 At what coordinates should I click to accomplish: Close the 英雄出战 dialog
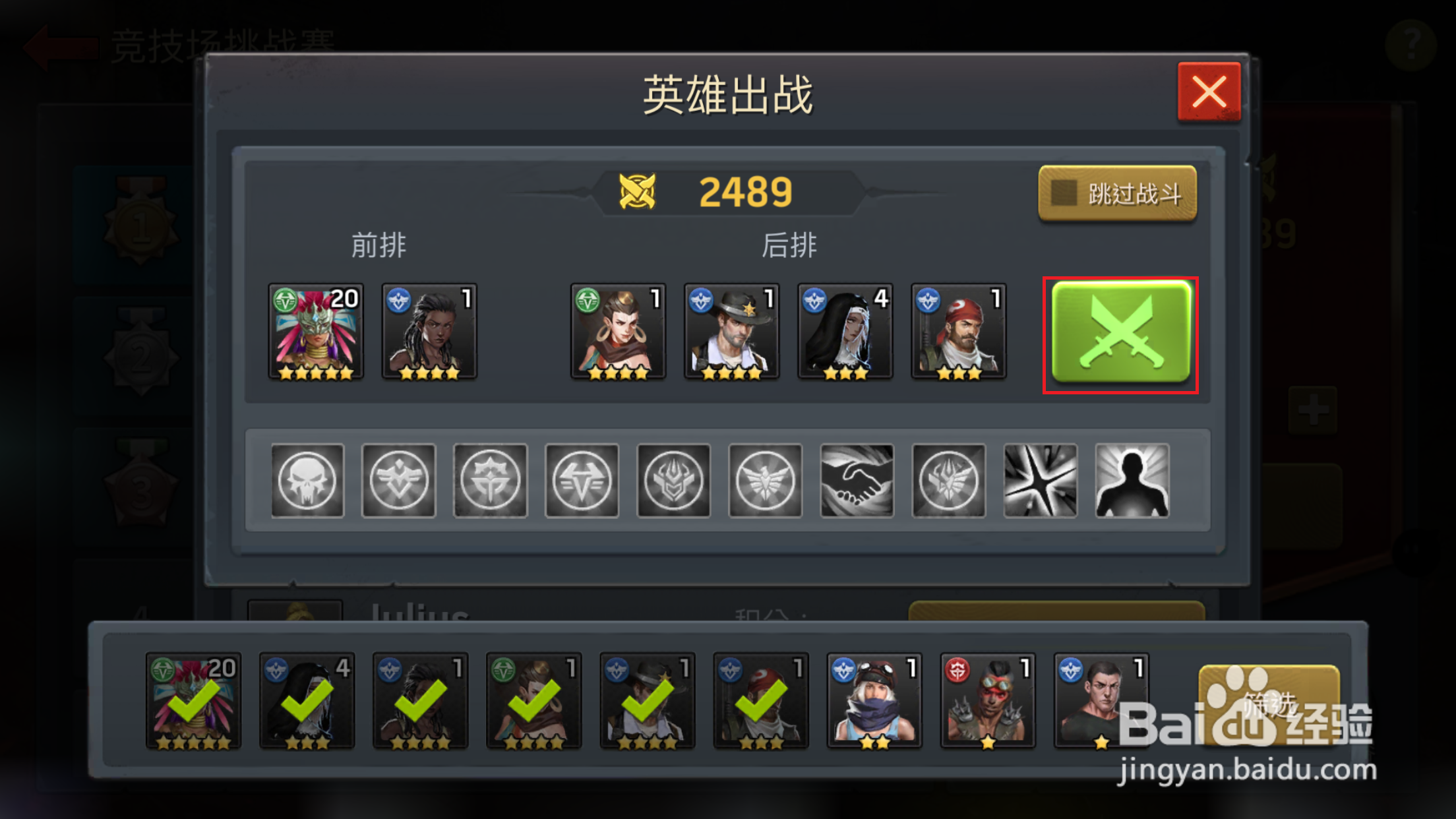click(1209, 92)
